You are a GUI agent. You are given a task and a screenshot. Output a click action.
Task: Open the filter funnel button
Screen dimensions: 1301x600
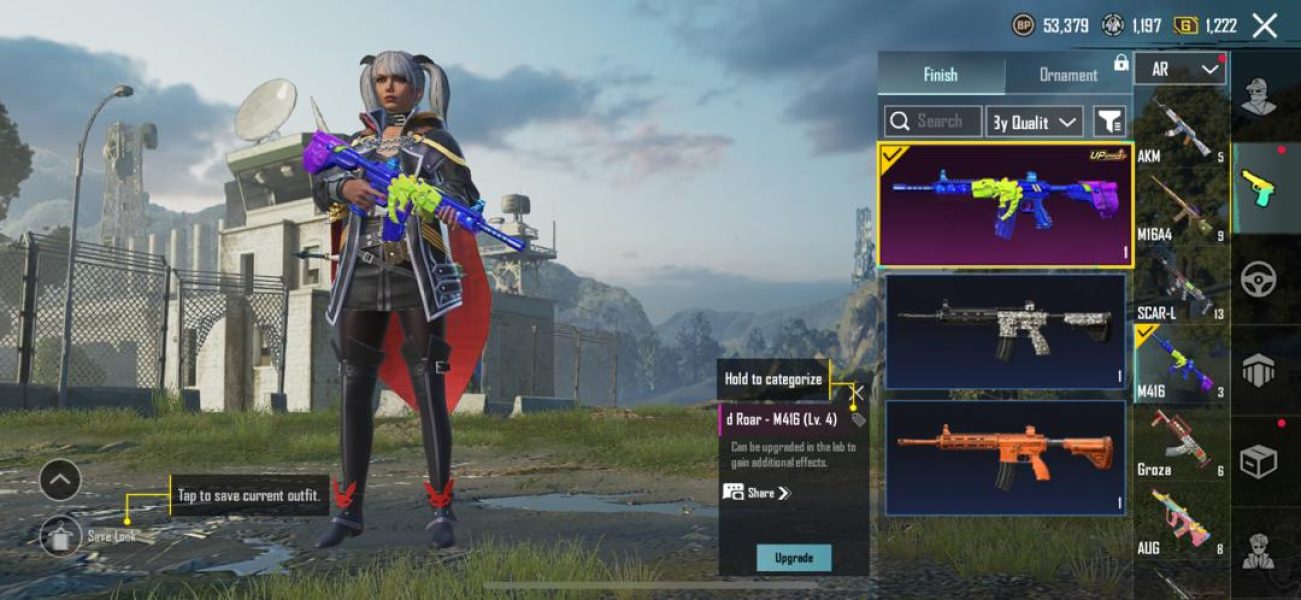pyautogui.click(x=1109, y=122)
